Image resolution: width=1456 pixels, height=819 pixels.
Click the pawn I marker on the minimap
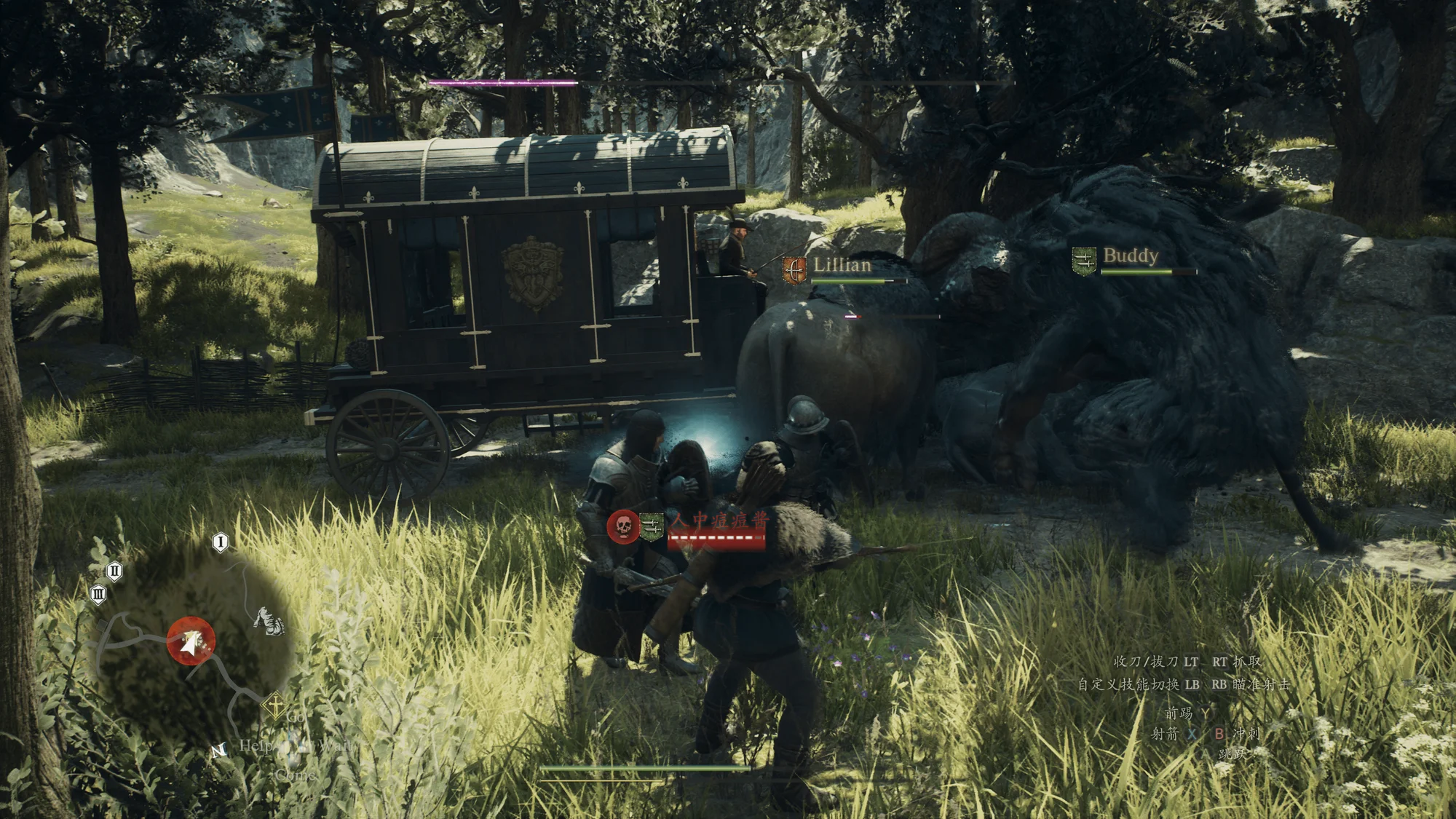(221, 542)
